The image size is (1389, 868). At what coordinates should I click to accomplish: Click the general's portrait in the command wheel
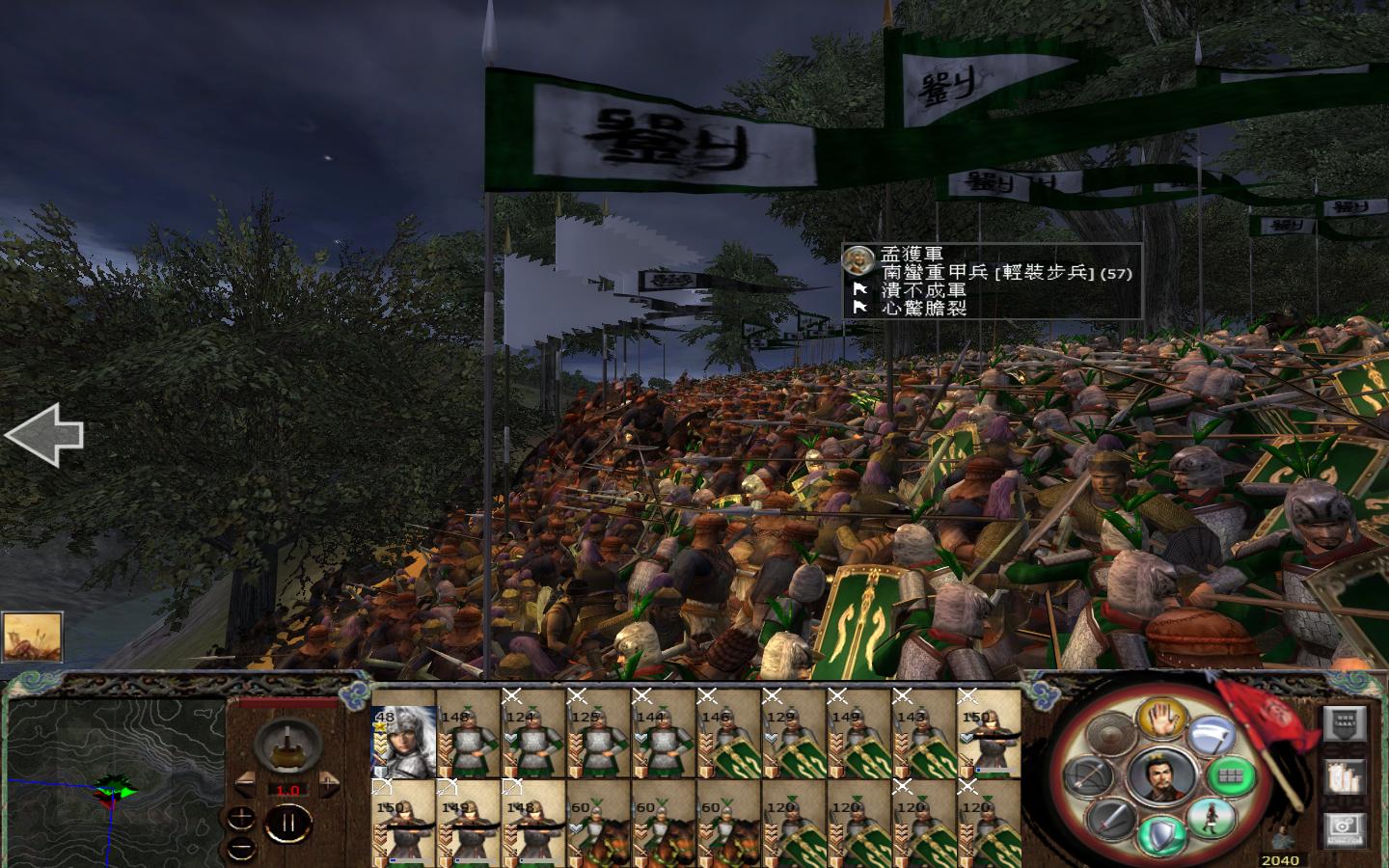tap(1163, 778)
